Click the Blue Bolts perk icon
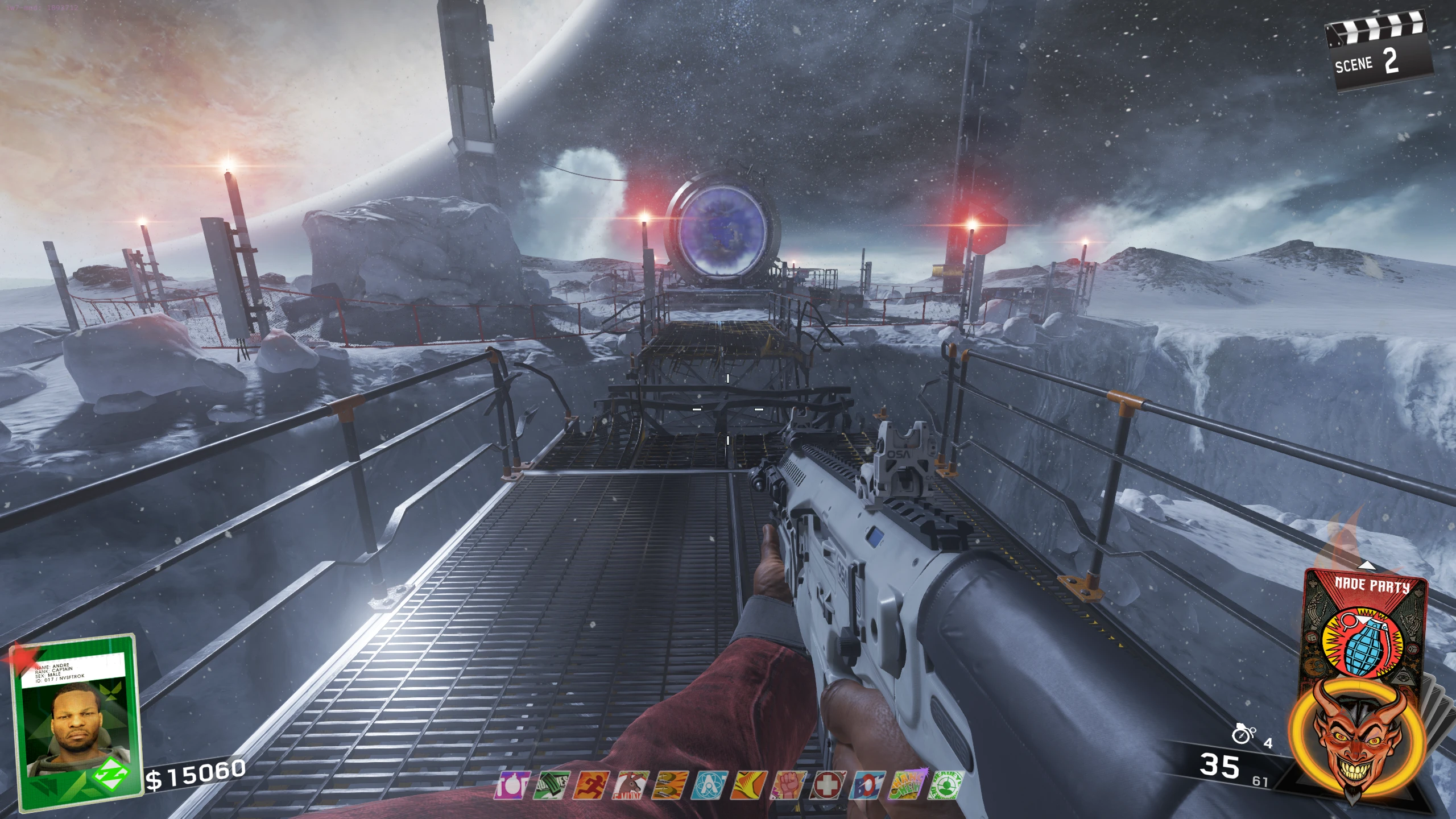 pos(867,785)
